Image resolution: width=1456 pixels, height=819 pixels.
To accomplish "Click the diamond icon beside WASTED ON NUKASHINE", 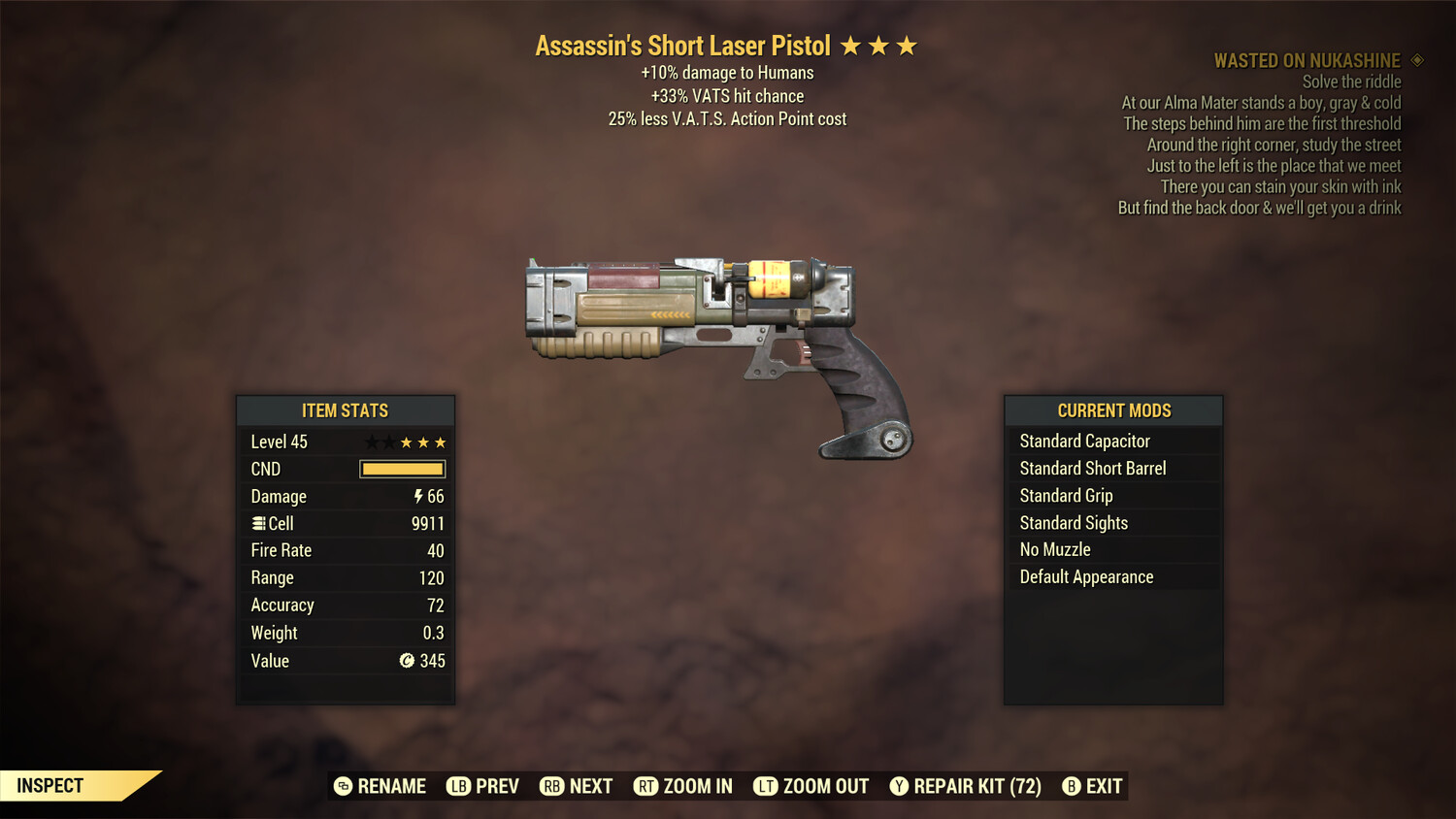I will 1417,59.
